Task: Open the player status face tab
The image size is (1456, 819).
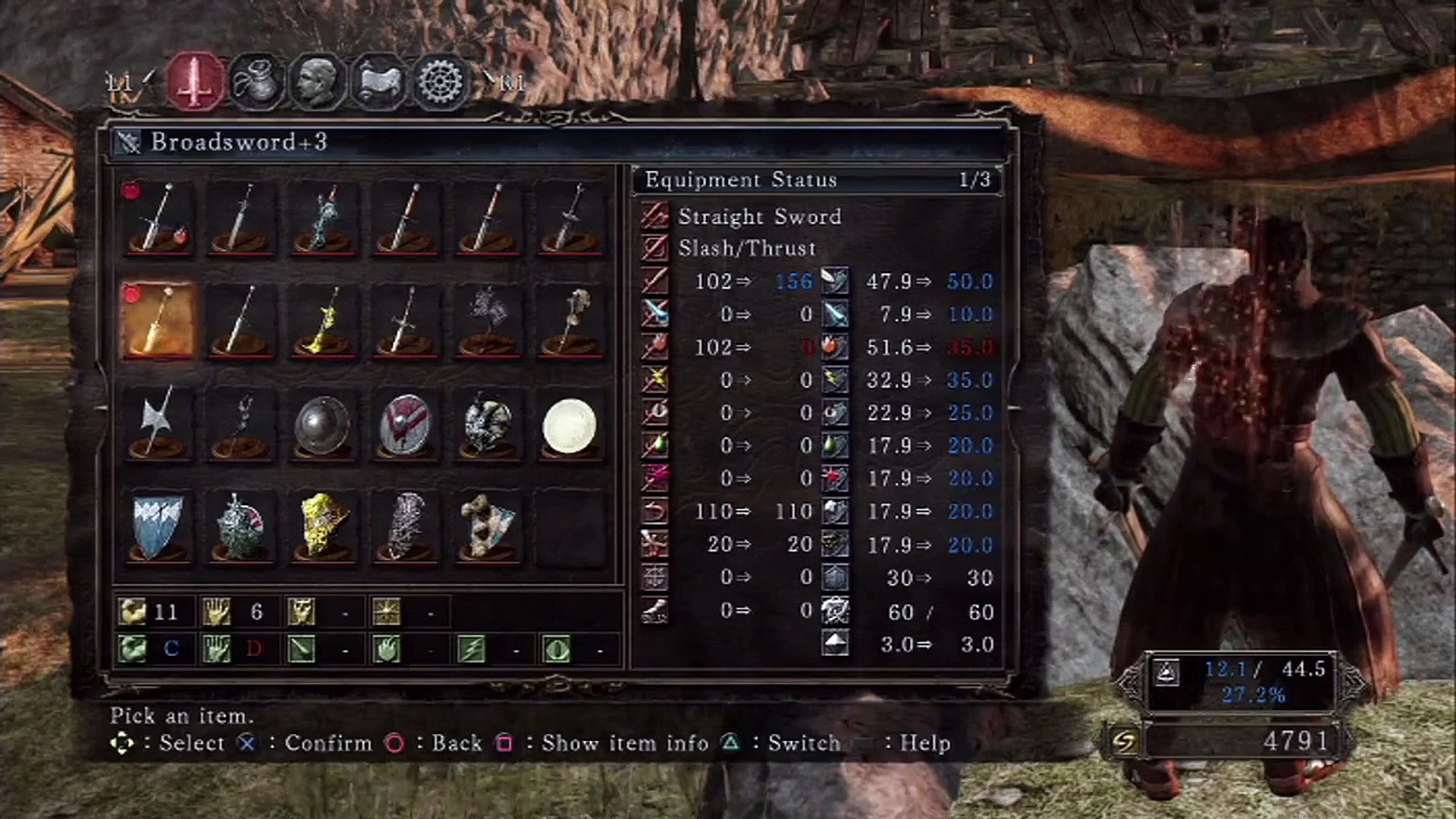Action: point(317,81)
